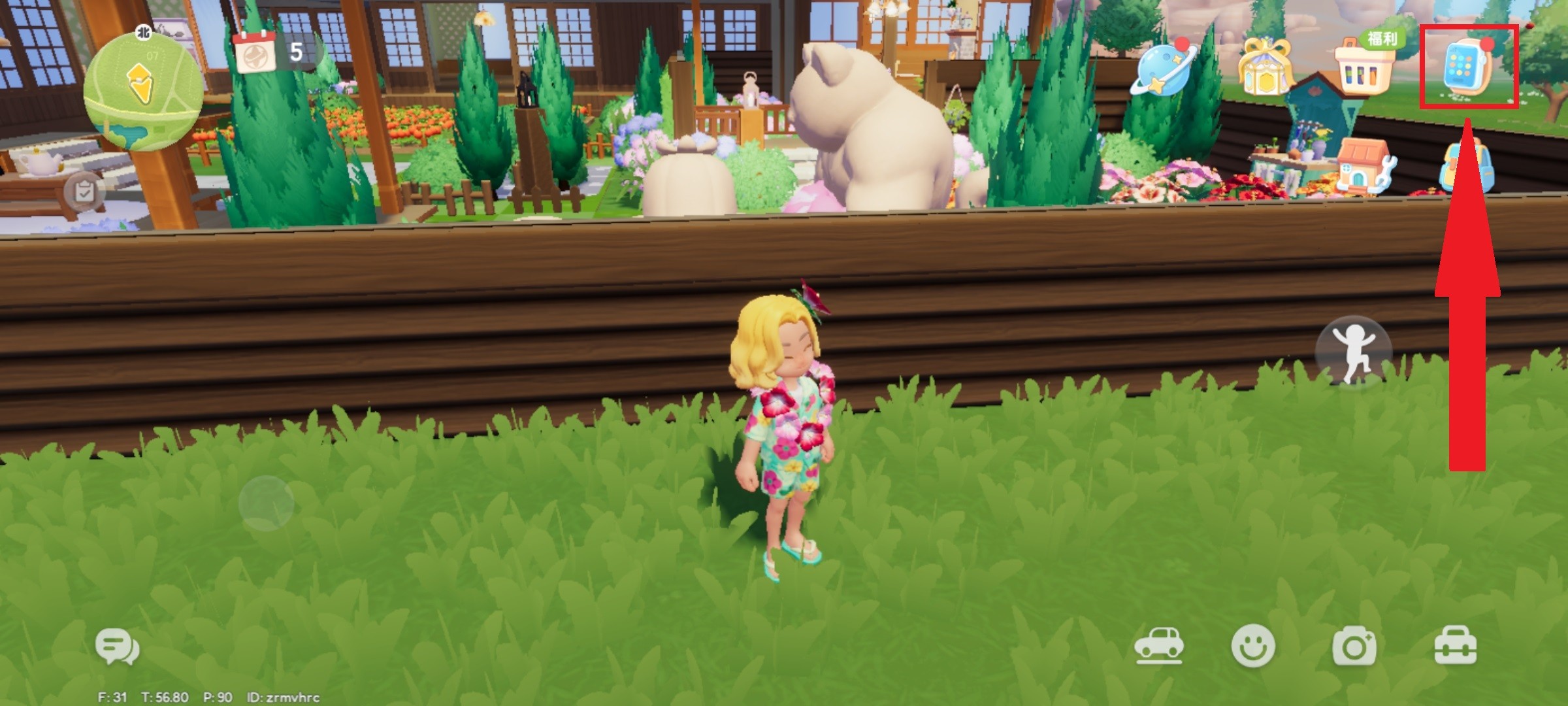The width and height of the screenshot is (1568, 706).
Task: Open the blue backpack inventory
Action: pos(1466,167)
